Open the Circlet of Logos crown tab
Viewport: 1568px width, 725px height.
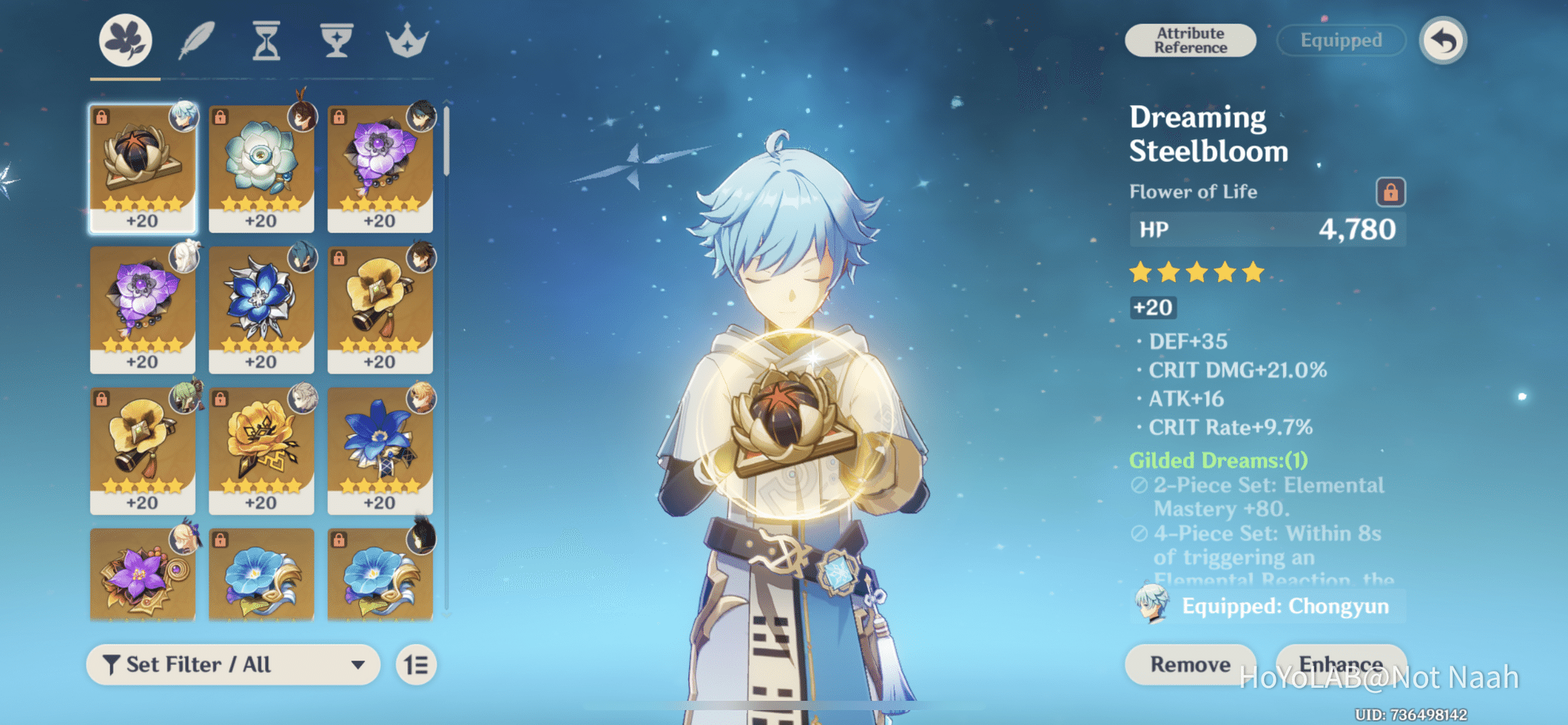click(407, 41)
